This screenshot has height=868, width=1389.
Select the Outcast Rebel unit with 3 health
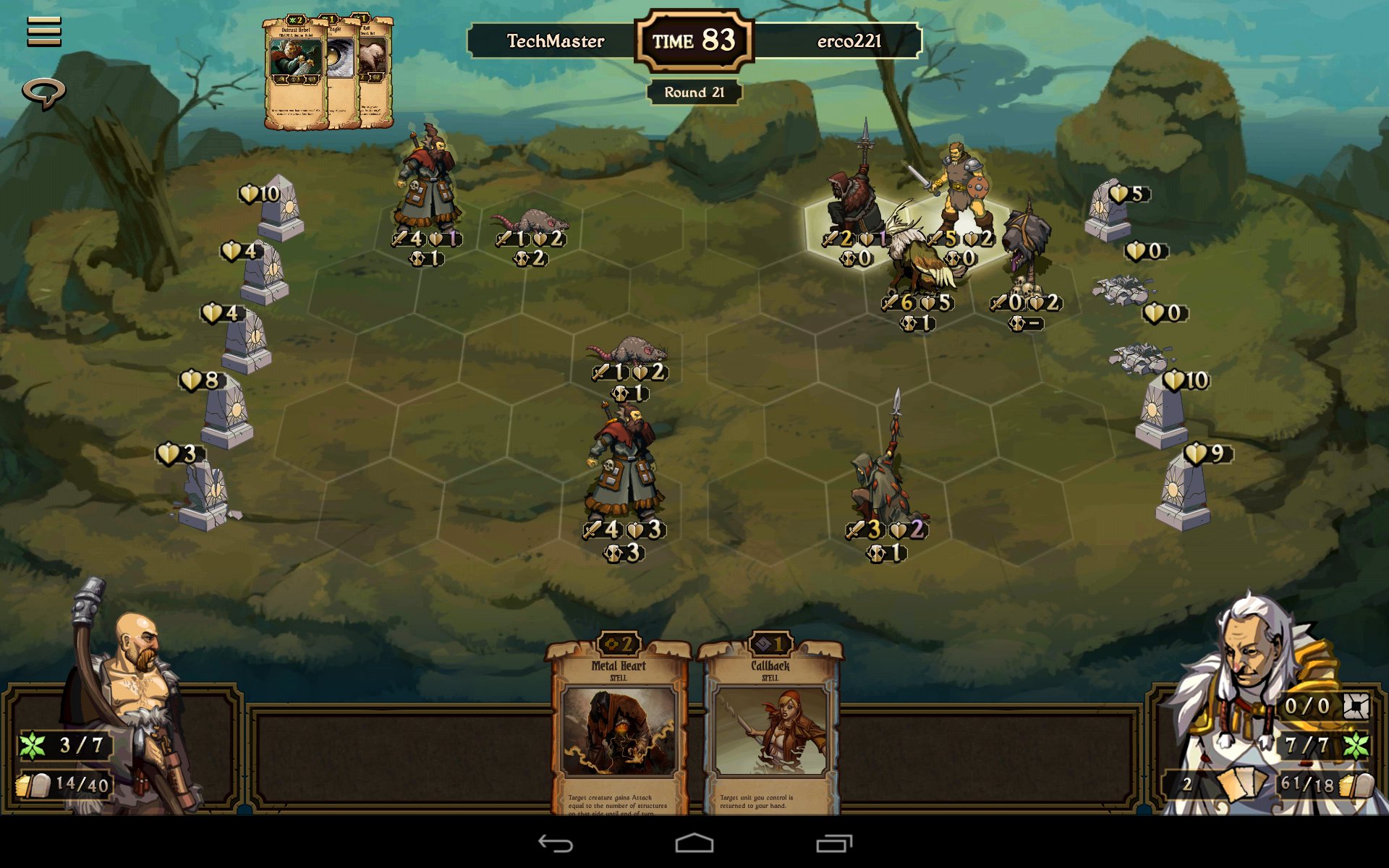624,467
